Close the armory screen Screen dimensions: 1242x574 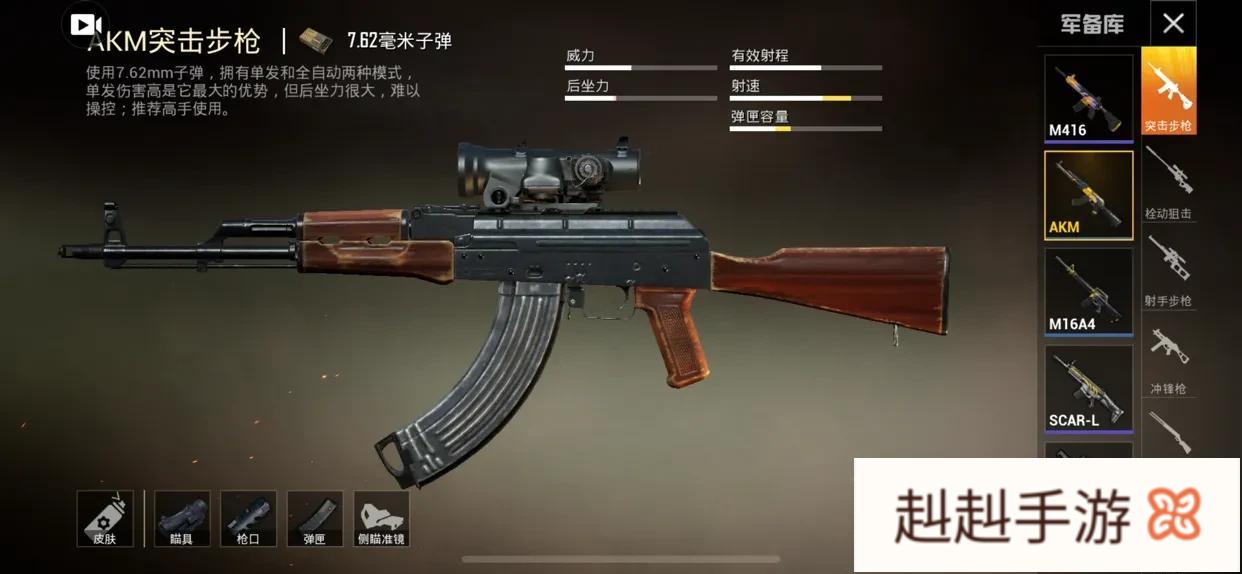[x=1173, y=23]
